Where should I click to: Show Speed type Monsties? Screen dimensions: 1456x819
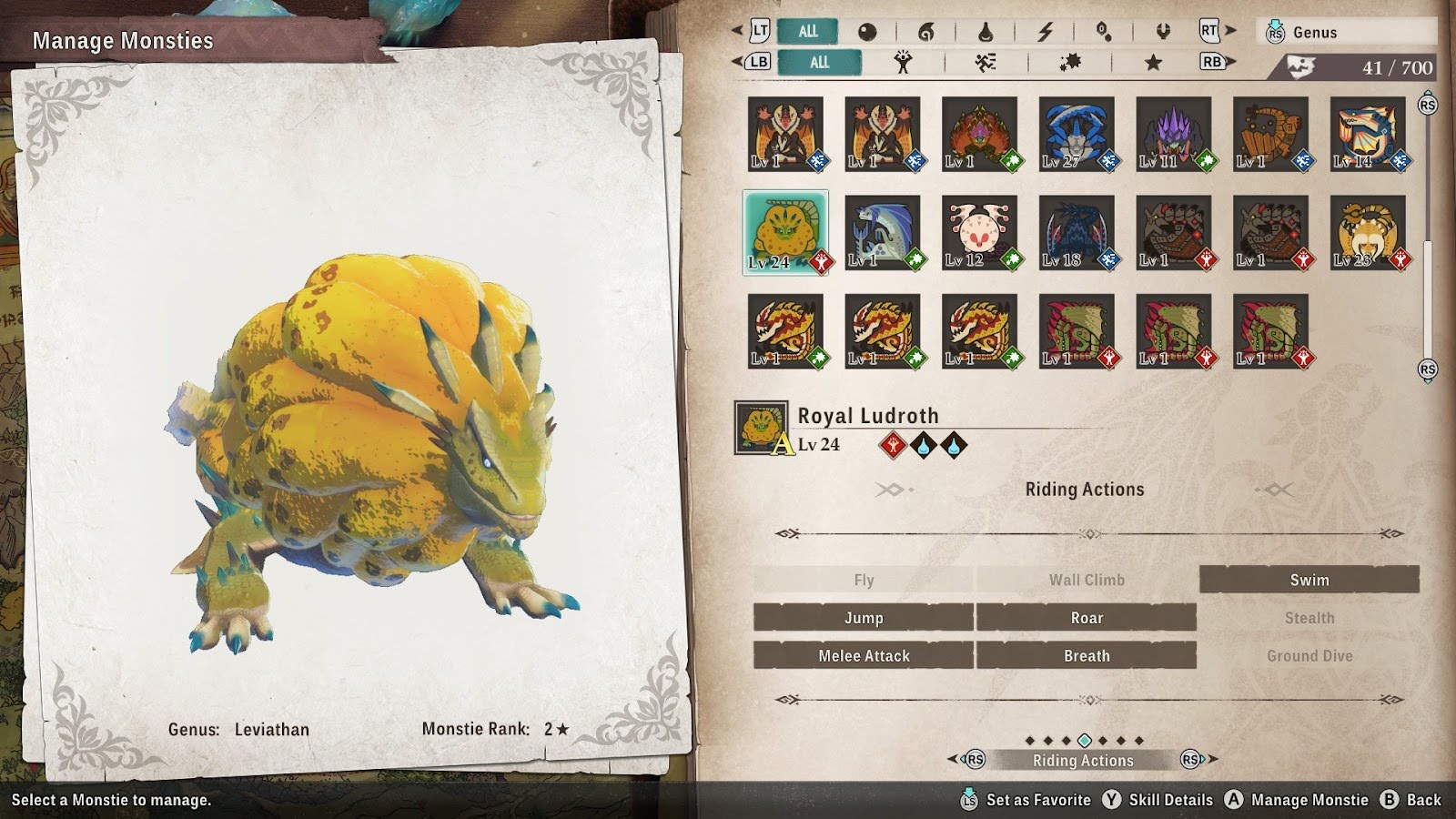click(986, 62)
